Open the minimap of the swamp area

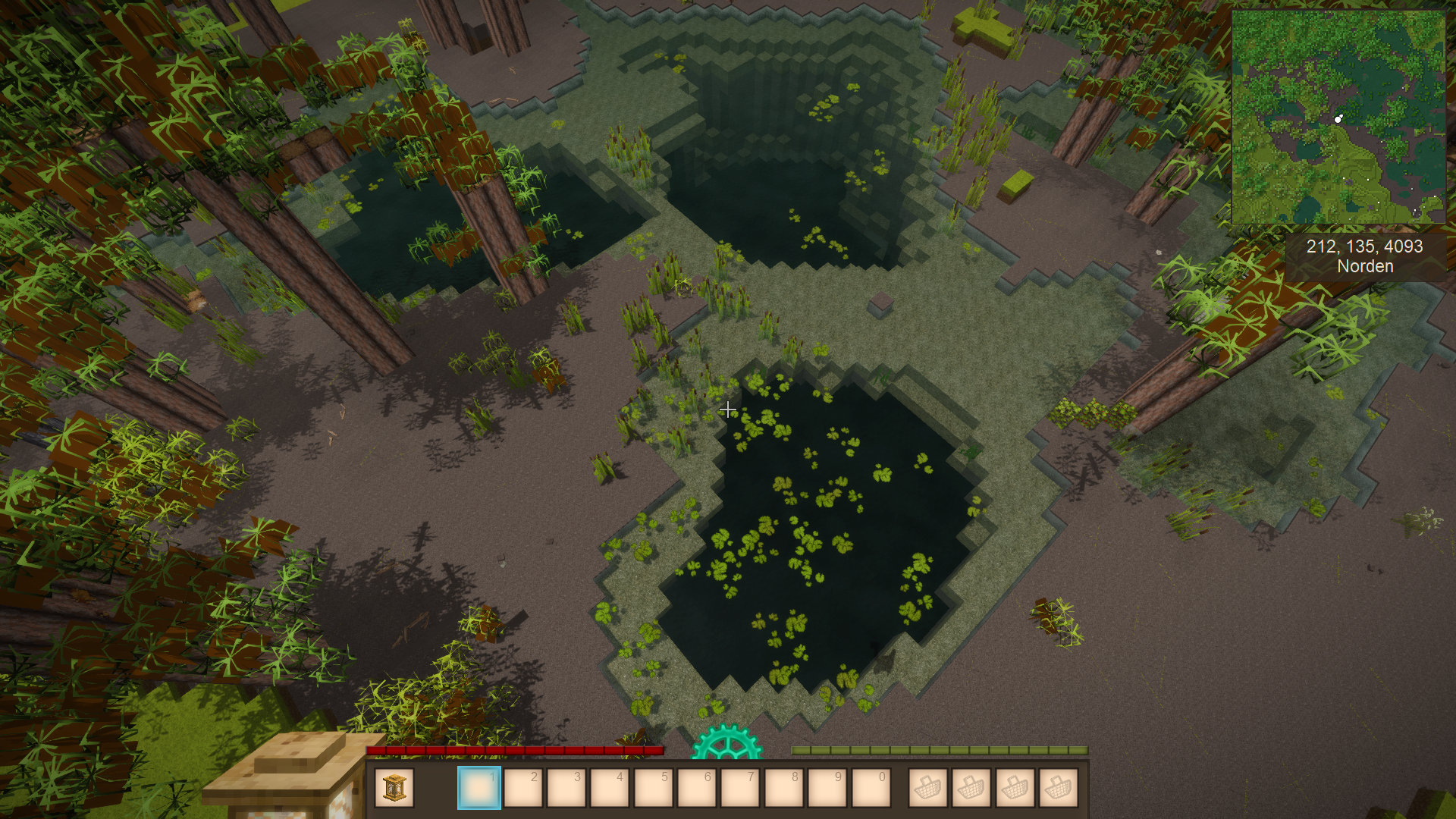click(1338, 117)
